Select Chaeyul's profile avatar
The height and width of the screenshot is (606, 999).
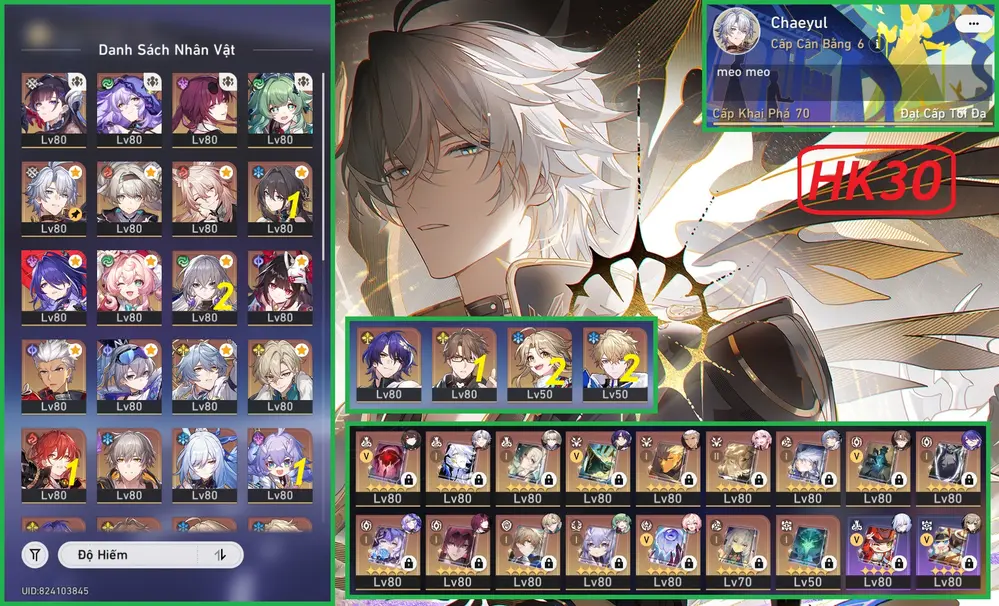click(739, 34)
